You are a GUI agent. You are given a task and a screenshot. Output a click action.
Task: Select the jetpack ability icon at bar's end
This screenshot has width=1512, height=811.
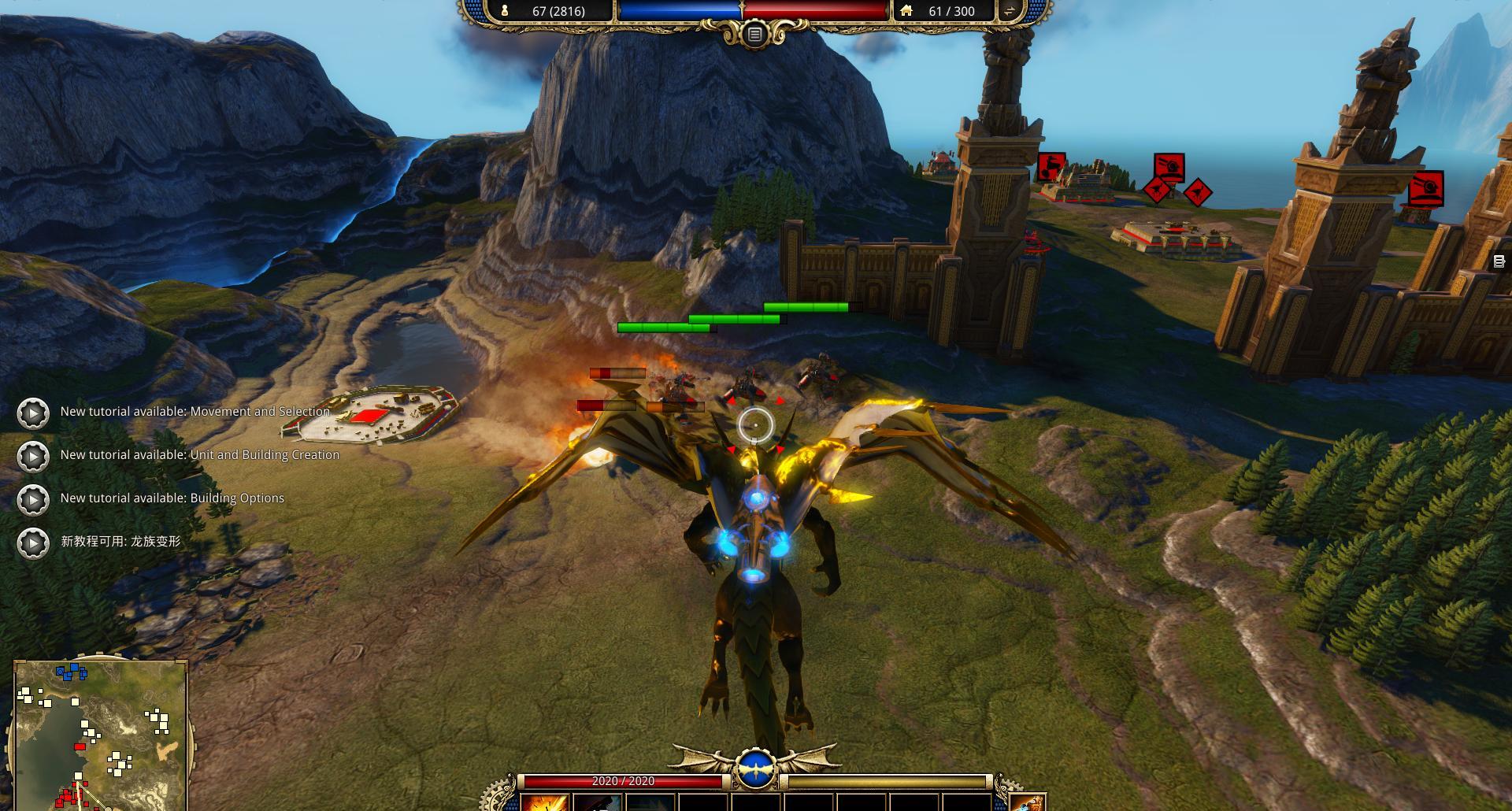(1028, 802)
